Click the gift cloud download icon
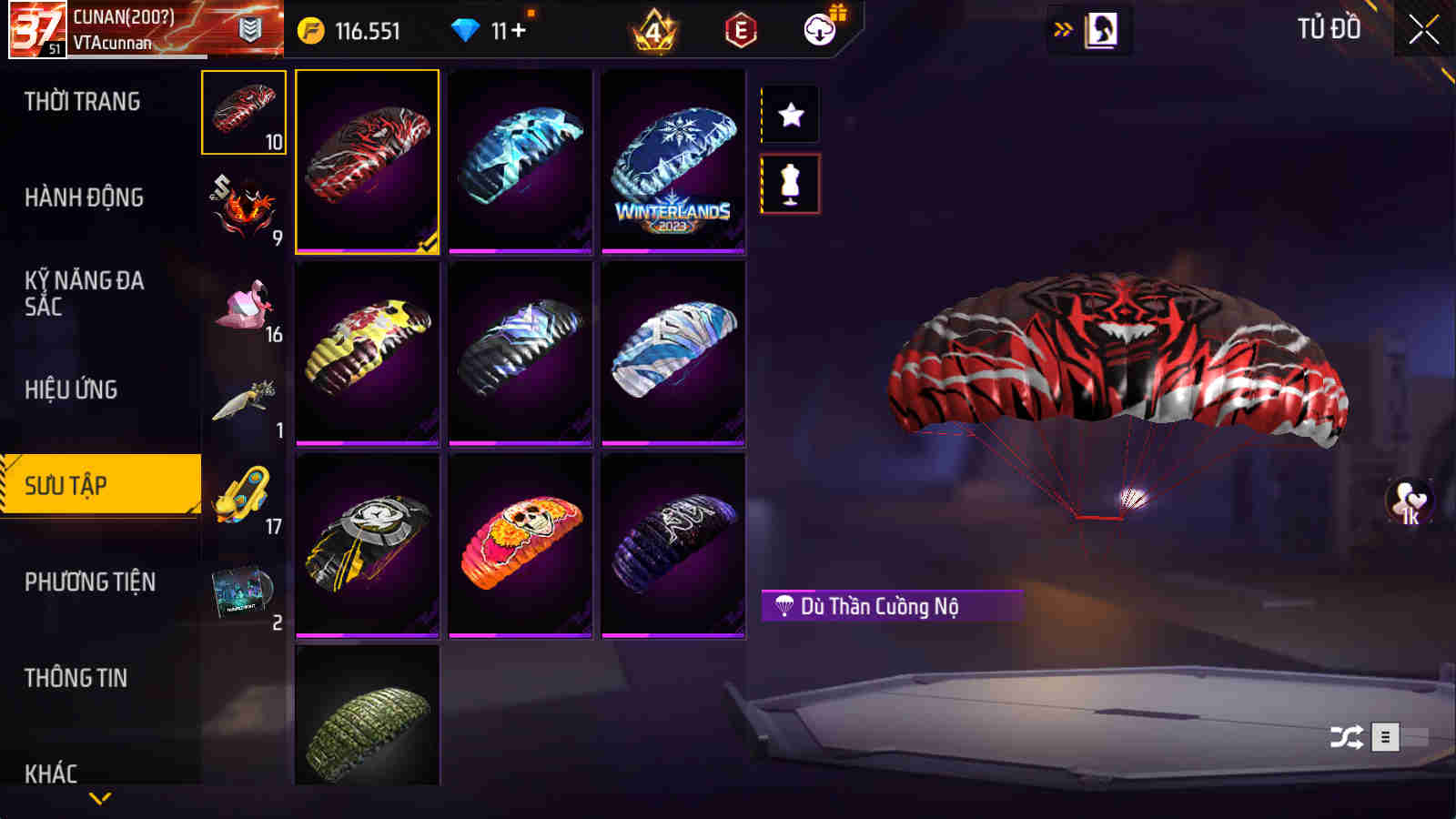 click(820, 30)
